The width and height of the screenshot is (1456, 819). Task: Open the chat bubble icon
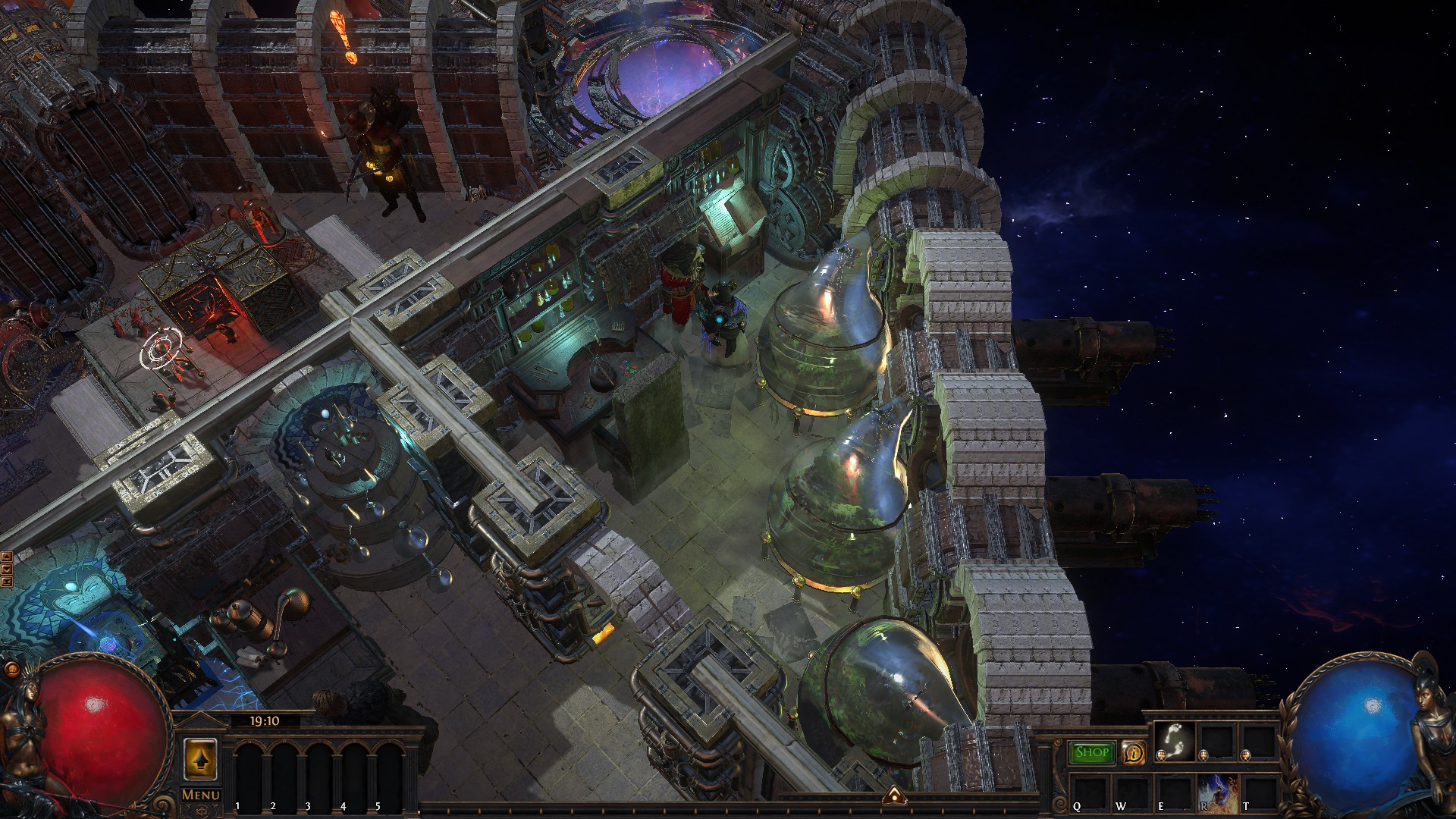(11, 669)
